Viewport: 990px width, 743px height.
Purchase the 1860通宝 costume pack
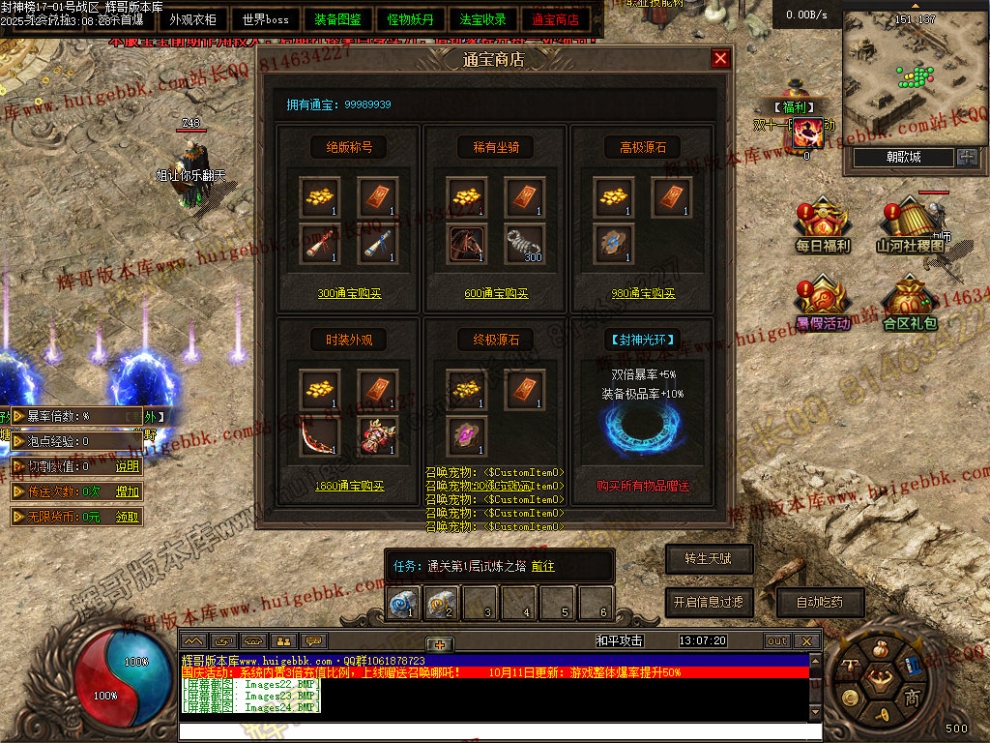(349, 486)
